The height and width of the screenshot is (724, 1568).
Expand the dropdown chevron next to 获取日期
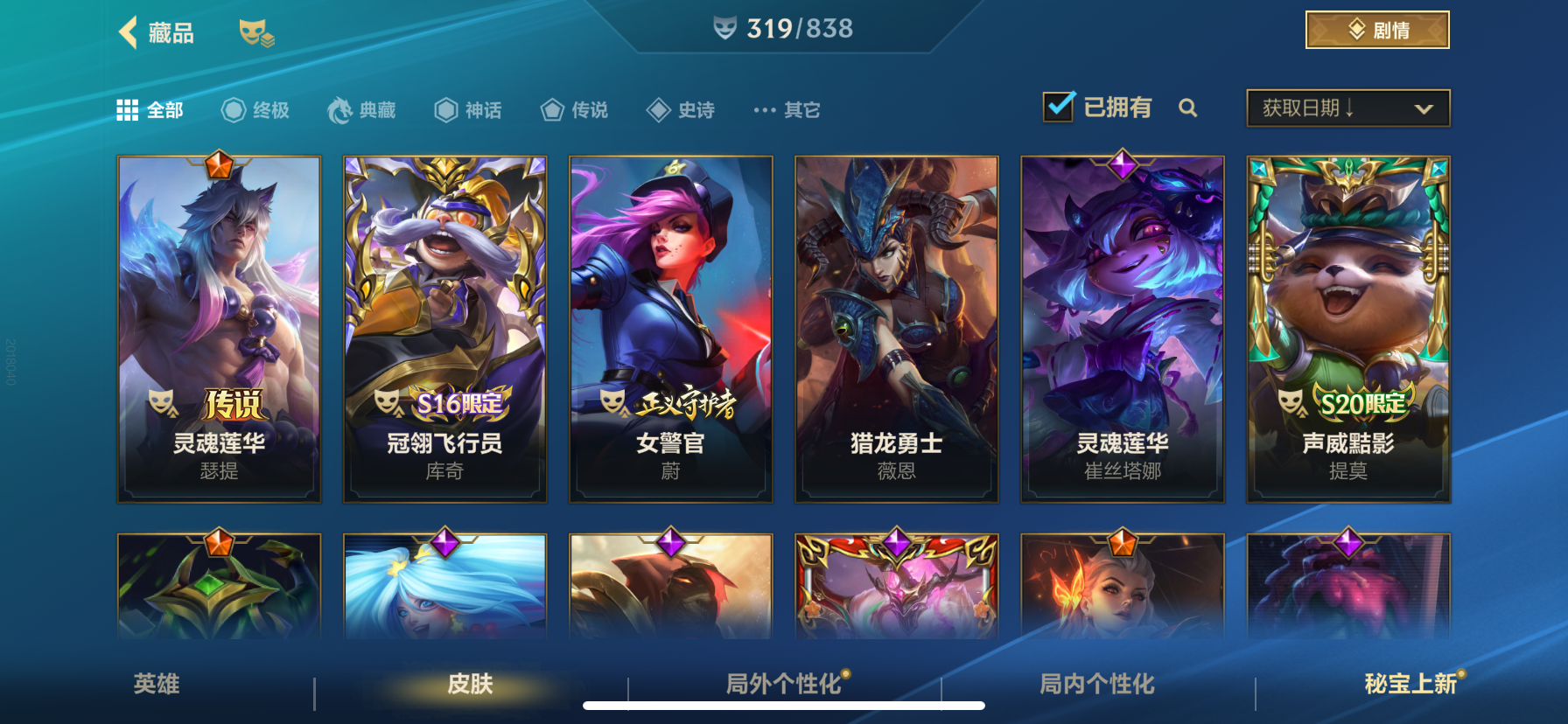pos(1423,109)
